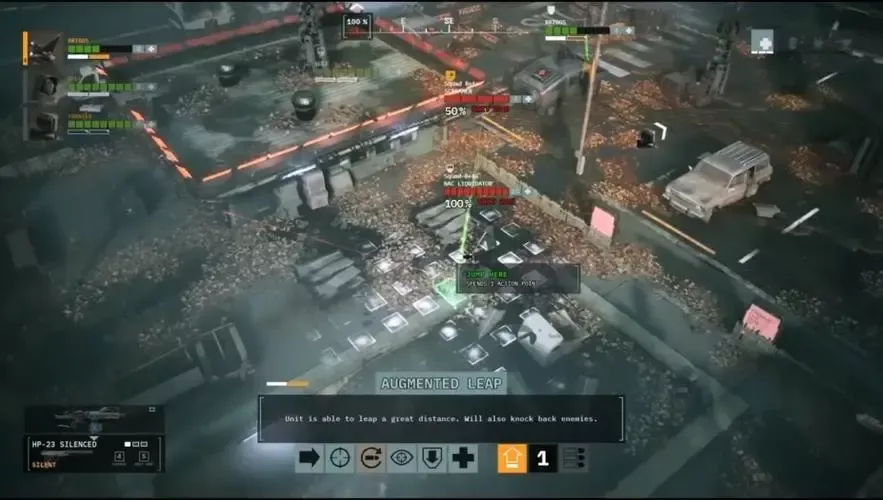This screenshot has width=883, height=500.
Task: Select the move arrow action
Action: click(x=310, y=458)
